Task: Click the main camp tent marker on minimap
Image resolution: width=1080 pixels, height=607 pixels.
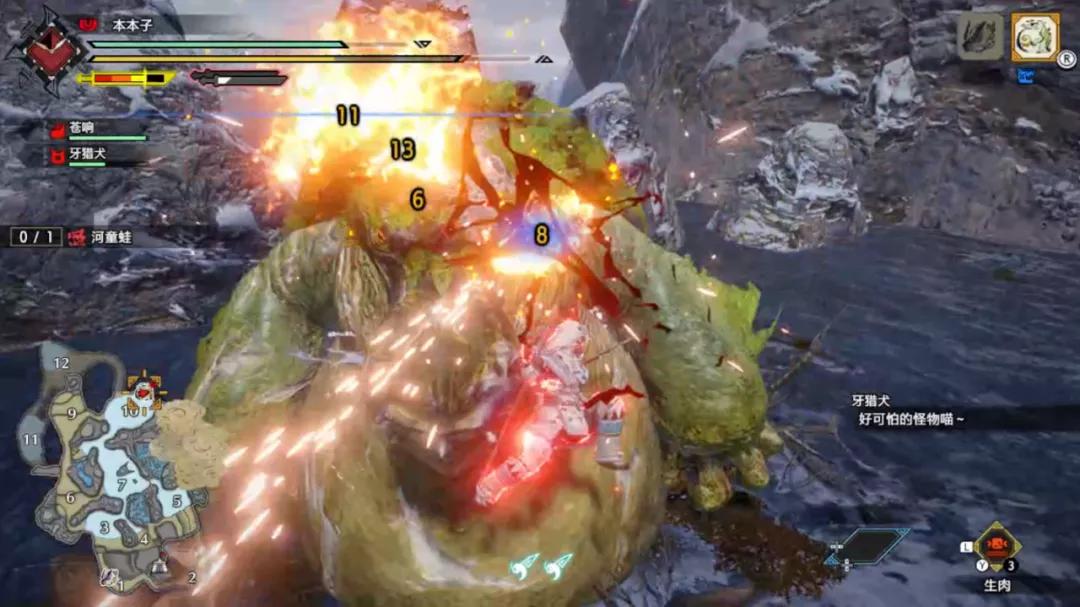Action: pos(159,572)
